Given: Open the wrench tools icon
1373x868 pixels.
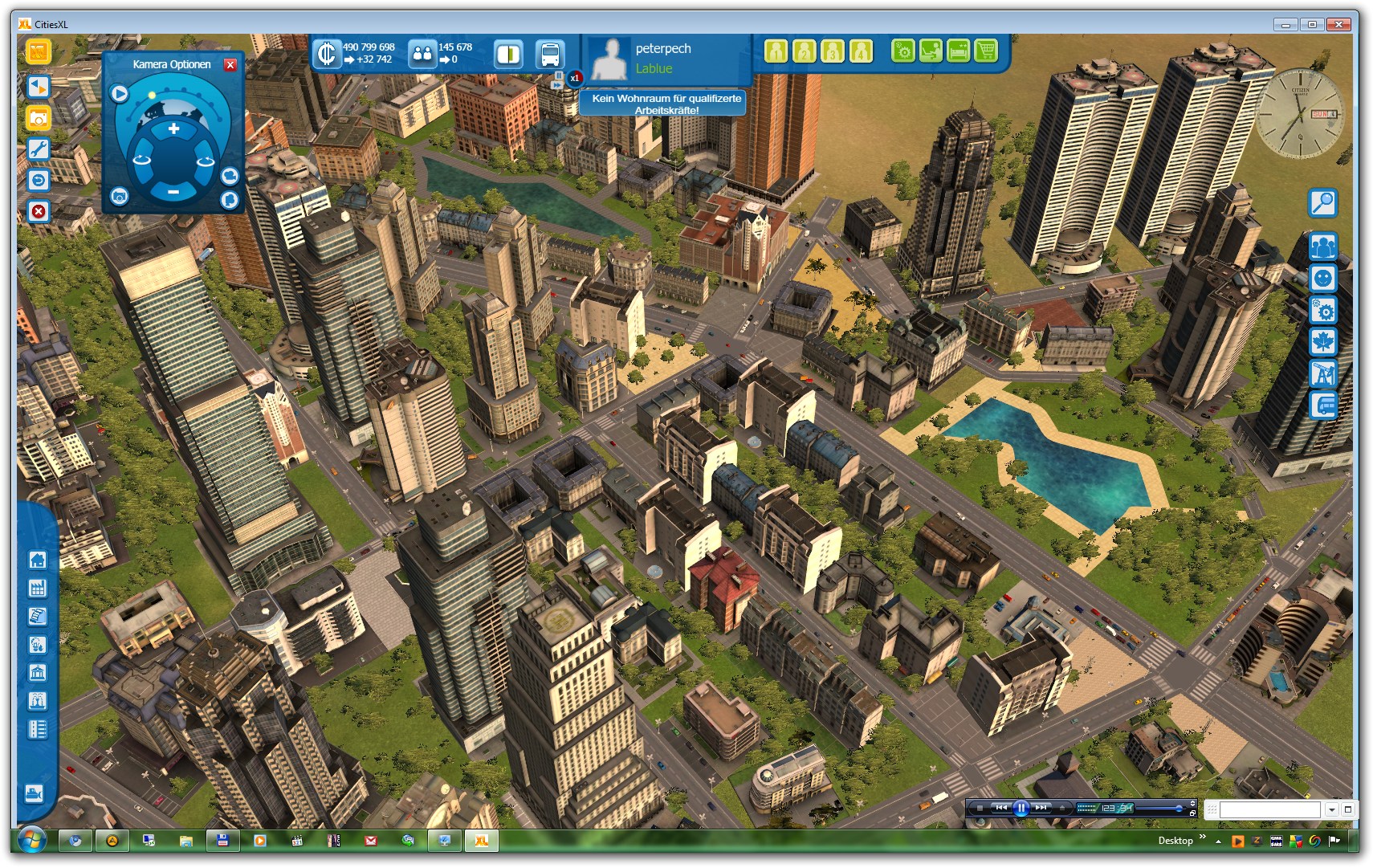Looking at the screenshot, I should pyautogui.click(x=39, y=149).
